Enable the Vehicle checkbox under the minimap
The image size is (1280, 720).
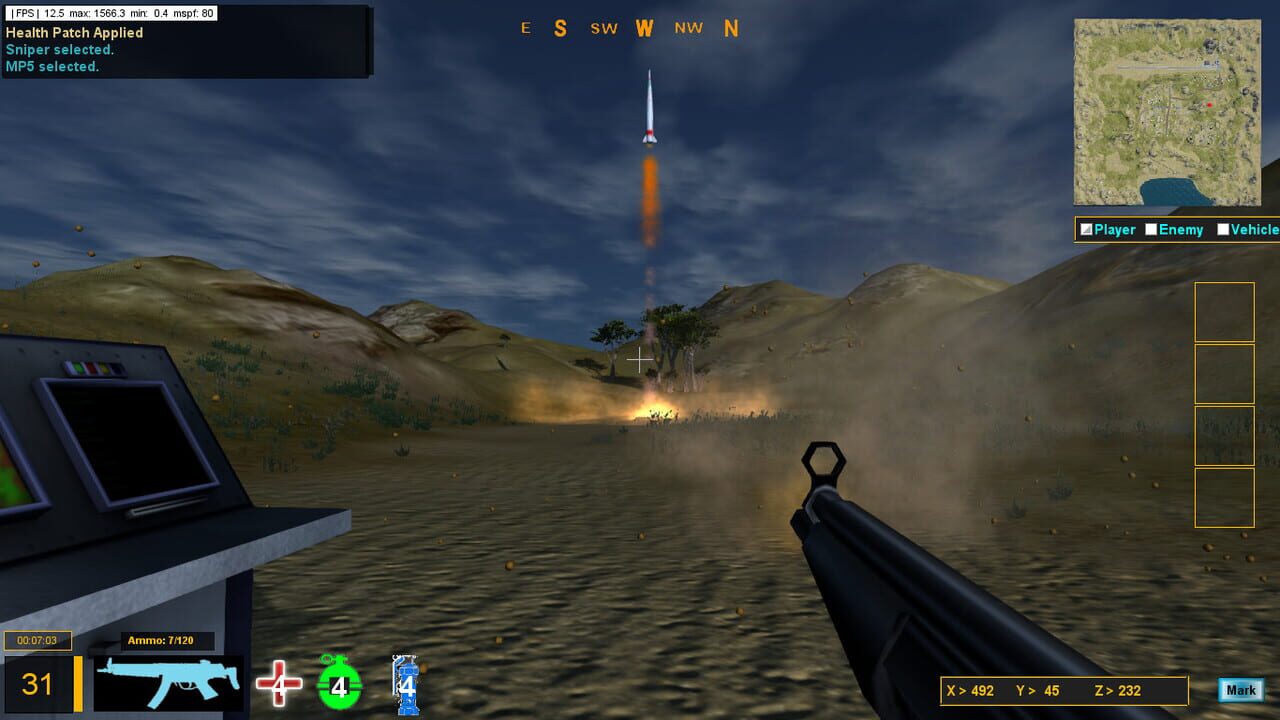(1223, 229)
